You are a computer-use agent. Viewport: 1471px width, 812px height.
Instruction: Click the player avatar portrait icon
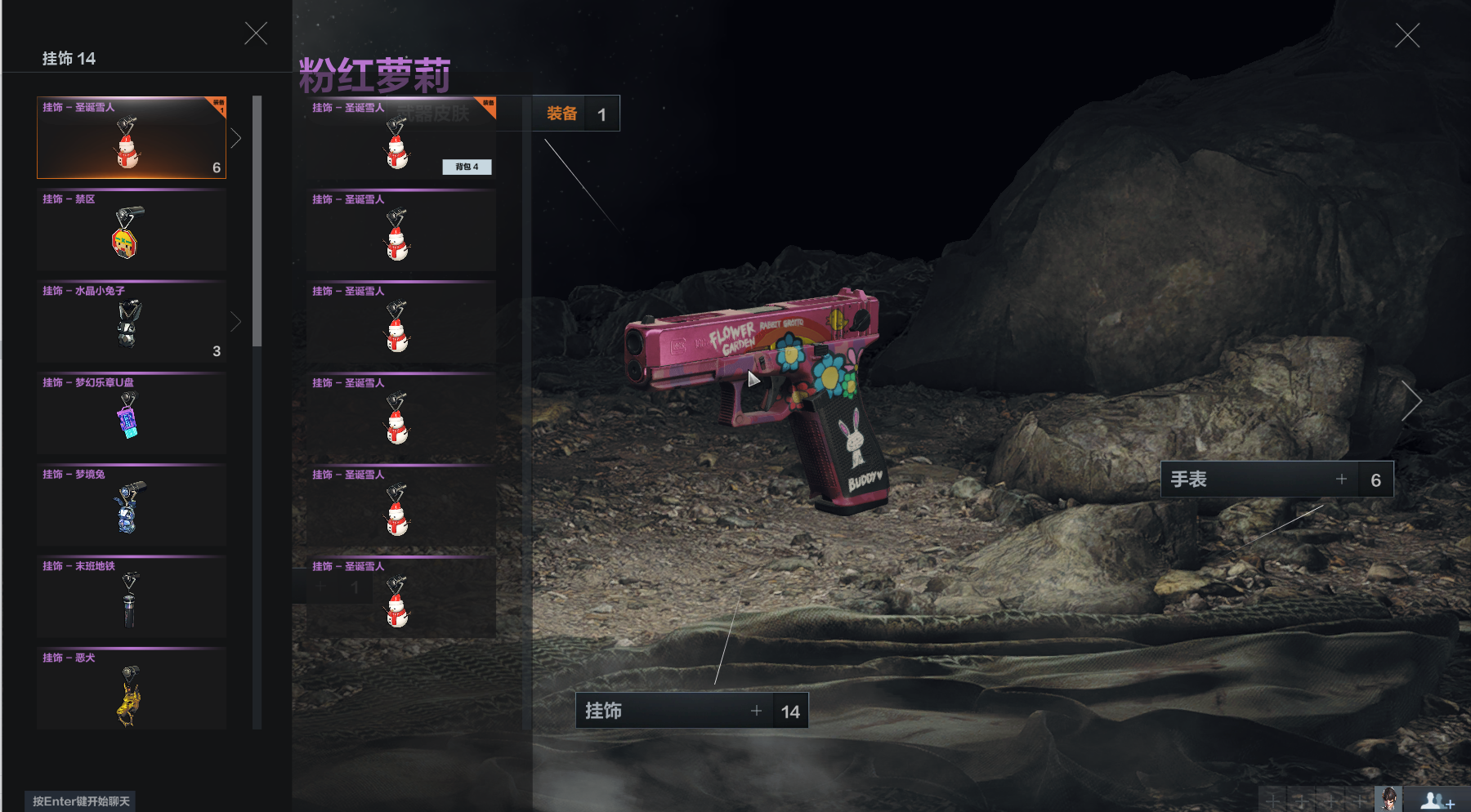[x=1388, y=798]
